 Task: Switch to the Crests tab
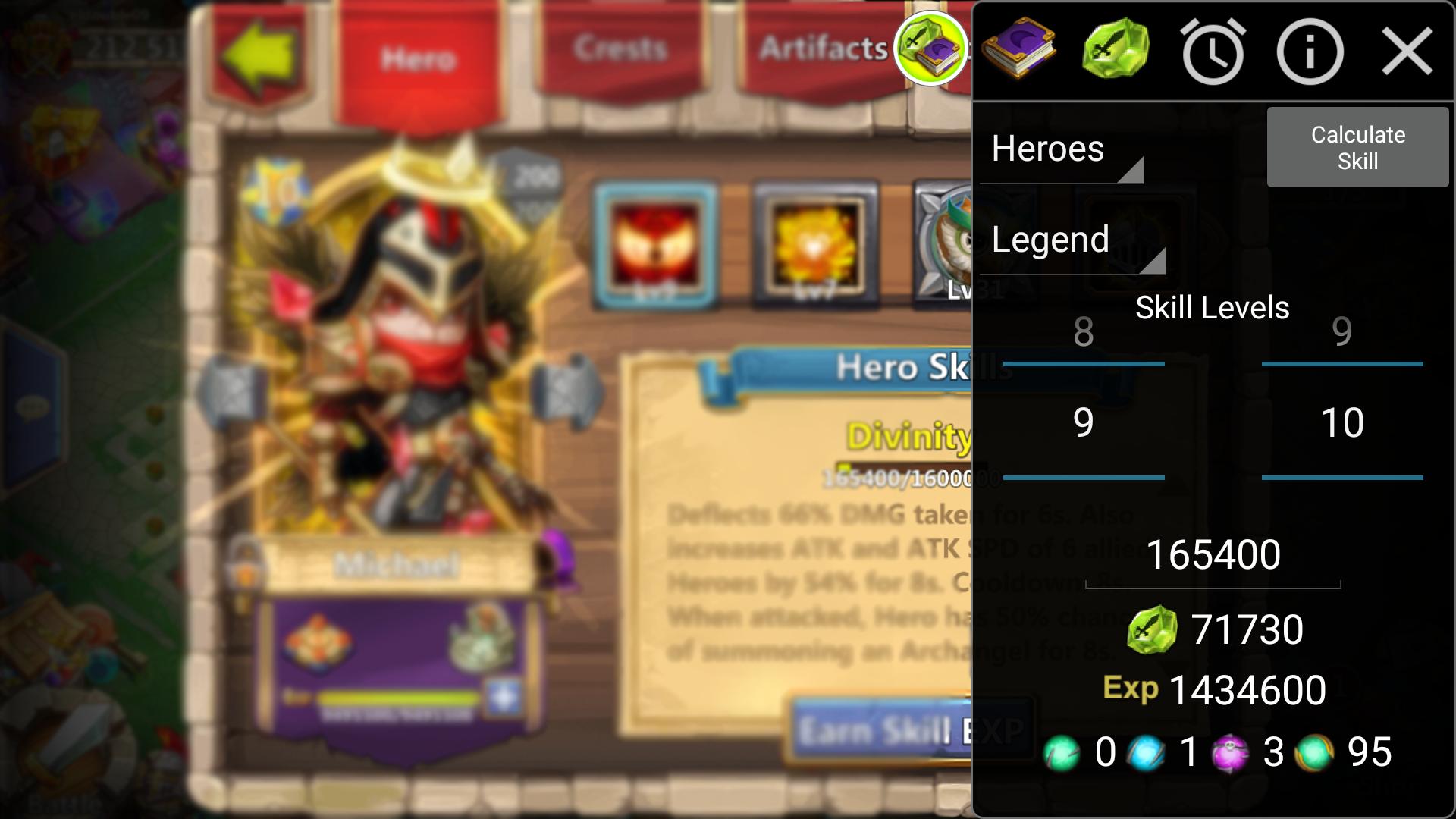[620, 49]
